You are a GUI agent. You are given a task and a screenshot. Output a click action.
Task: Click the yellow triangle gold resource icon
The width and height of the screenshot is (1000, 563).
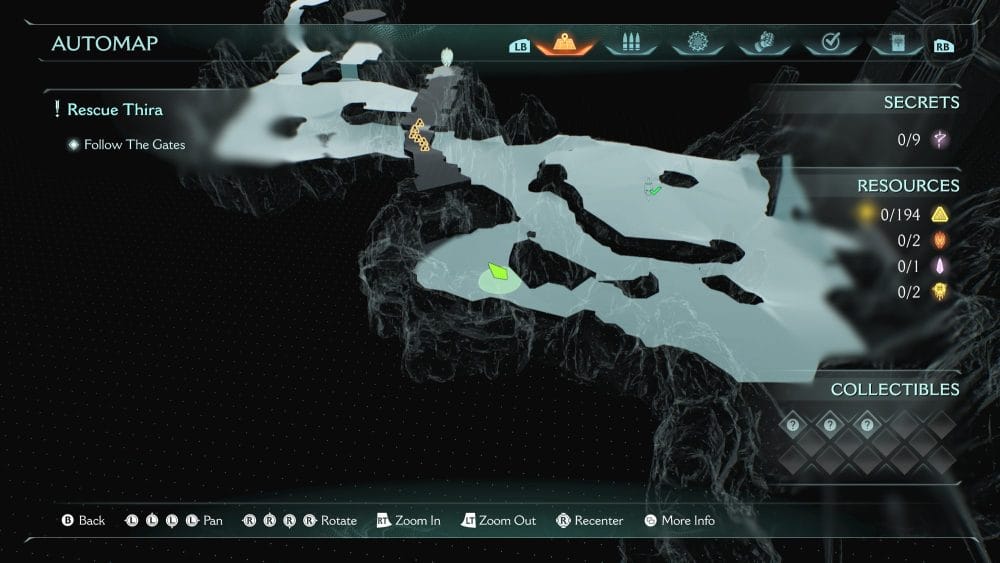pos(939,214)
